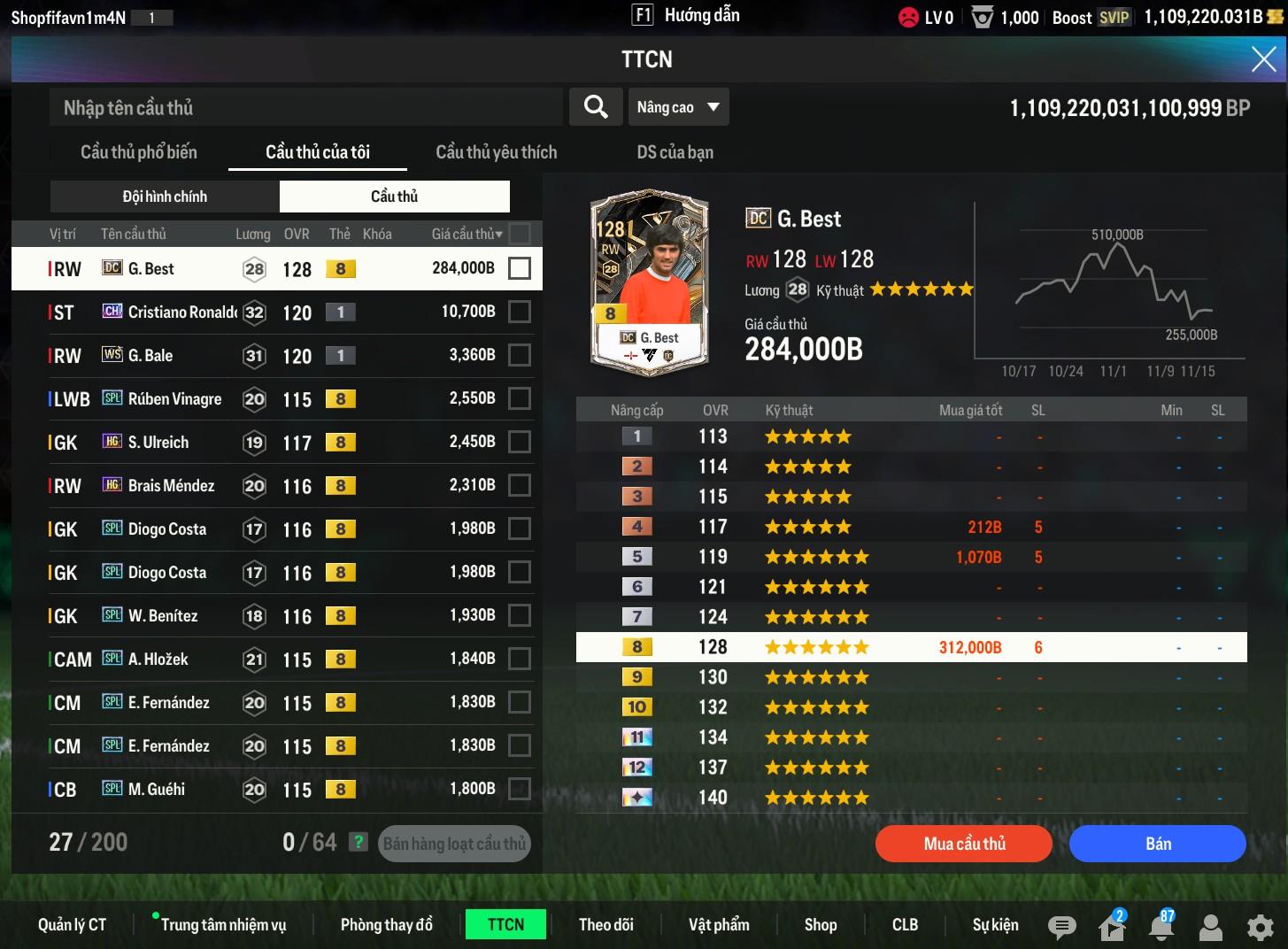Select upgrade level 9 row

(911, 677)
